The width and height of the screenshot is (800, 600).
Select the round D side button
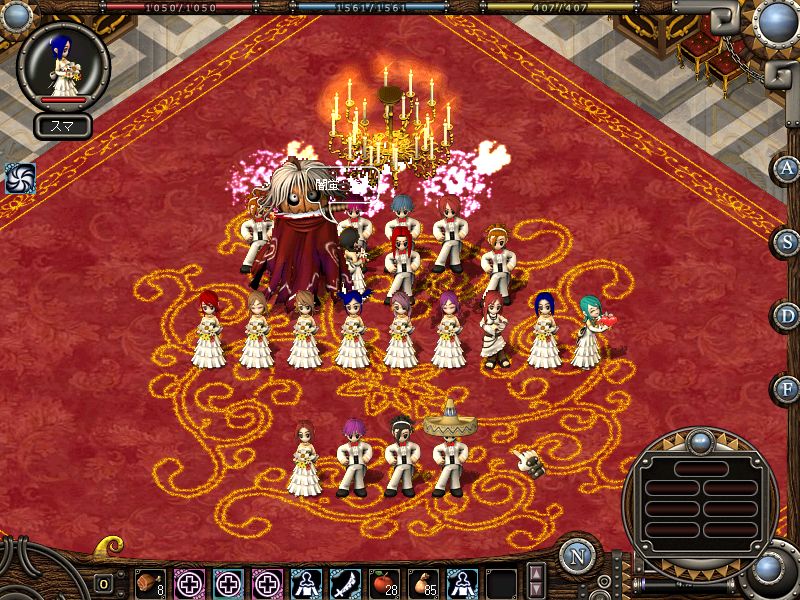click(x=786, y=315)
